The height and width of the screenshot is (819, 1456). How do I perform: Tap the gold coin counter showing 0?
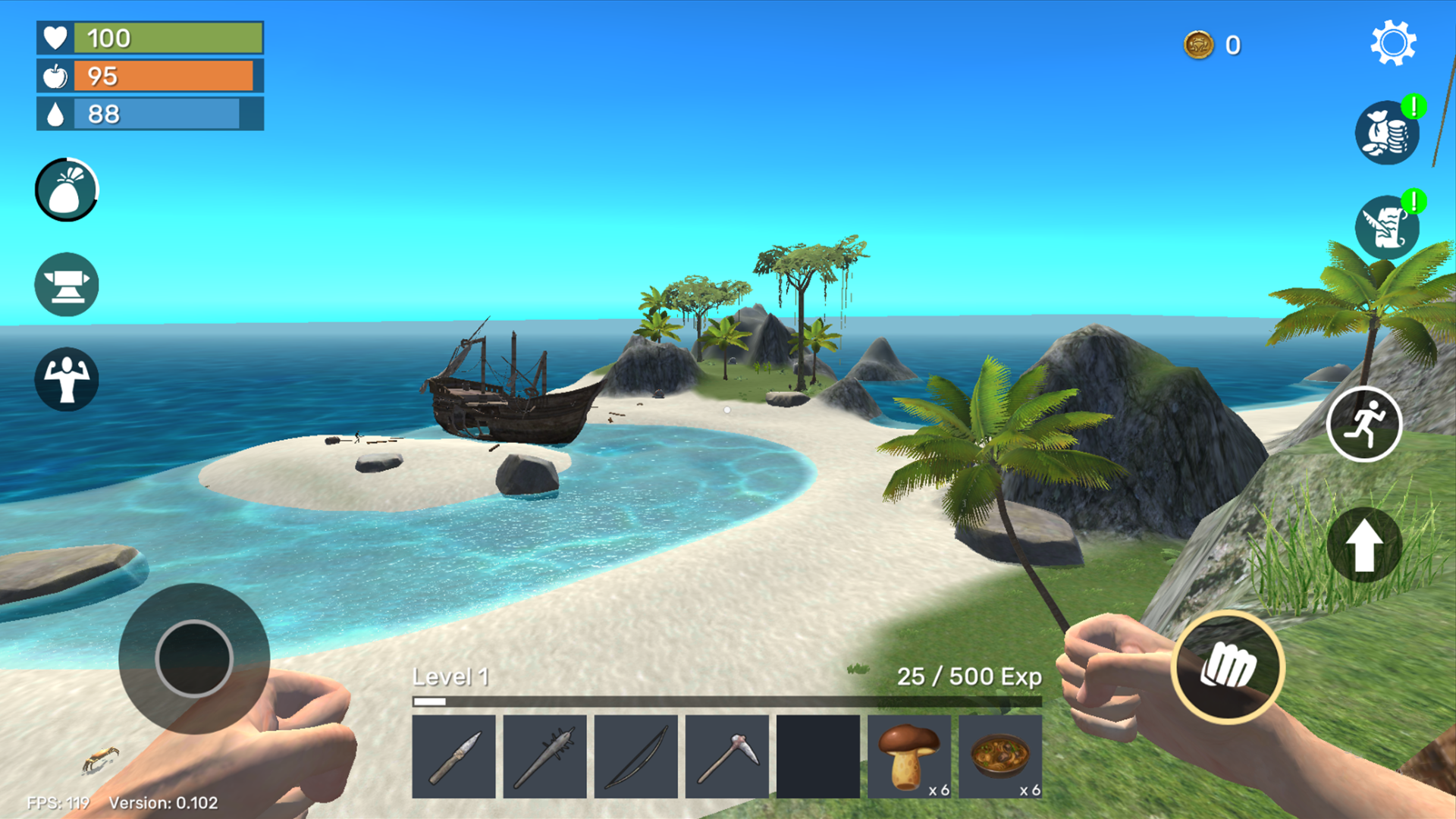pyautogui.click(x=1213, y=45)
